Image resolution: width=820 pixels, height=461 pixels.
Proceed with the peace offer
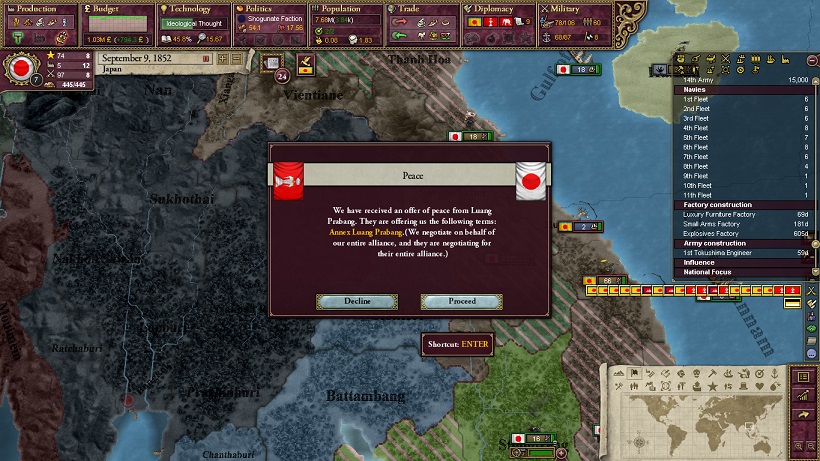point(461,301)
